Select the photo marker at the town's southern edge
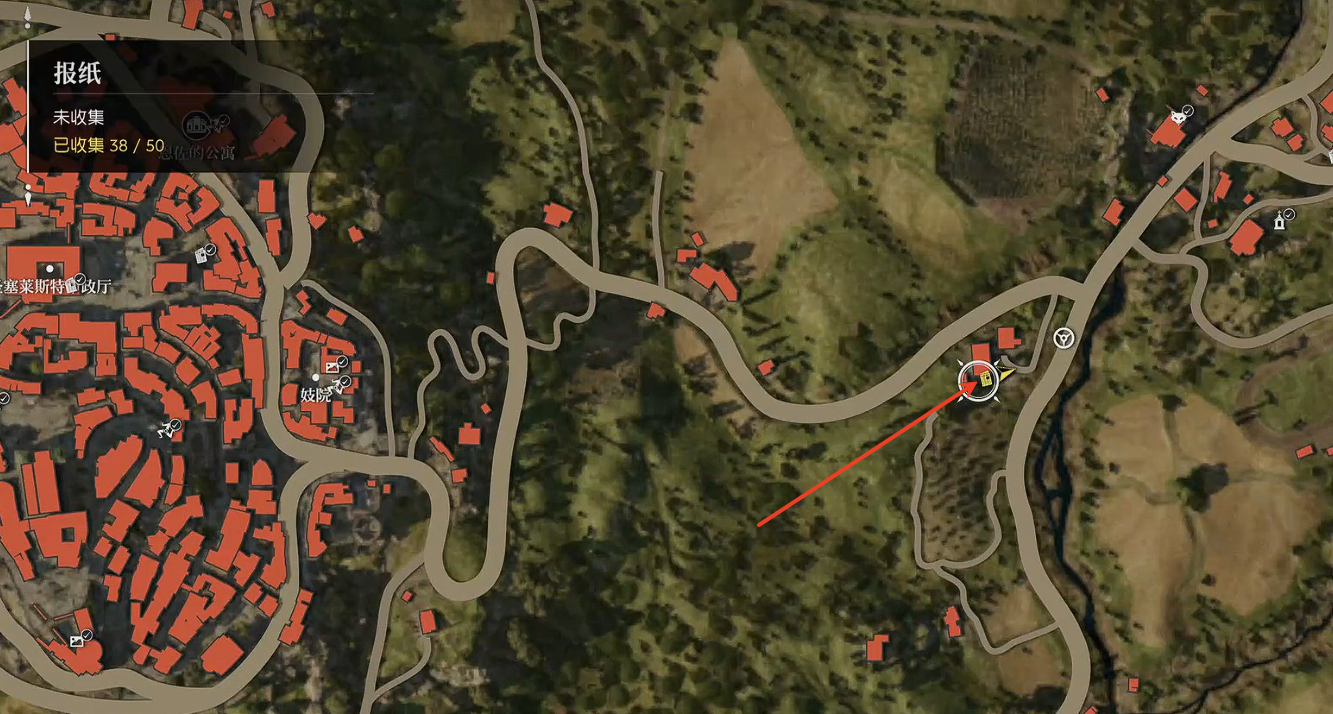 coord(77,640)
